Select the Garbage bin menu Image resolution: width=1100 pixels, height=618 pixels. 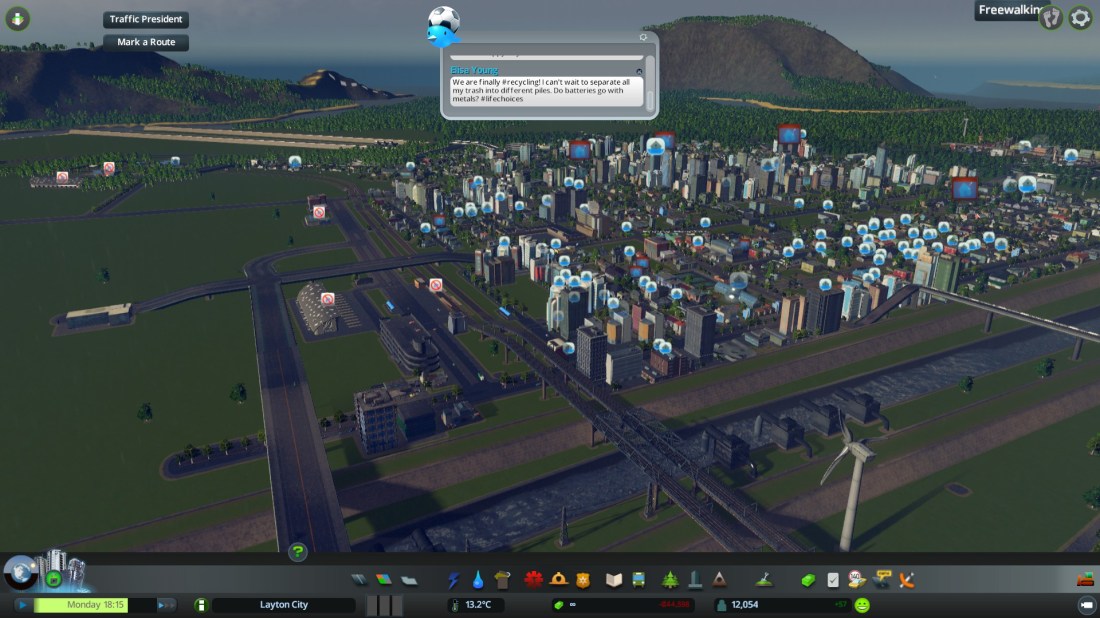tap(502, 580)
